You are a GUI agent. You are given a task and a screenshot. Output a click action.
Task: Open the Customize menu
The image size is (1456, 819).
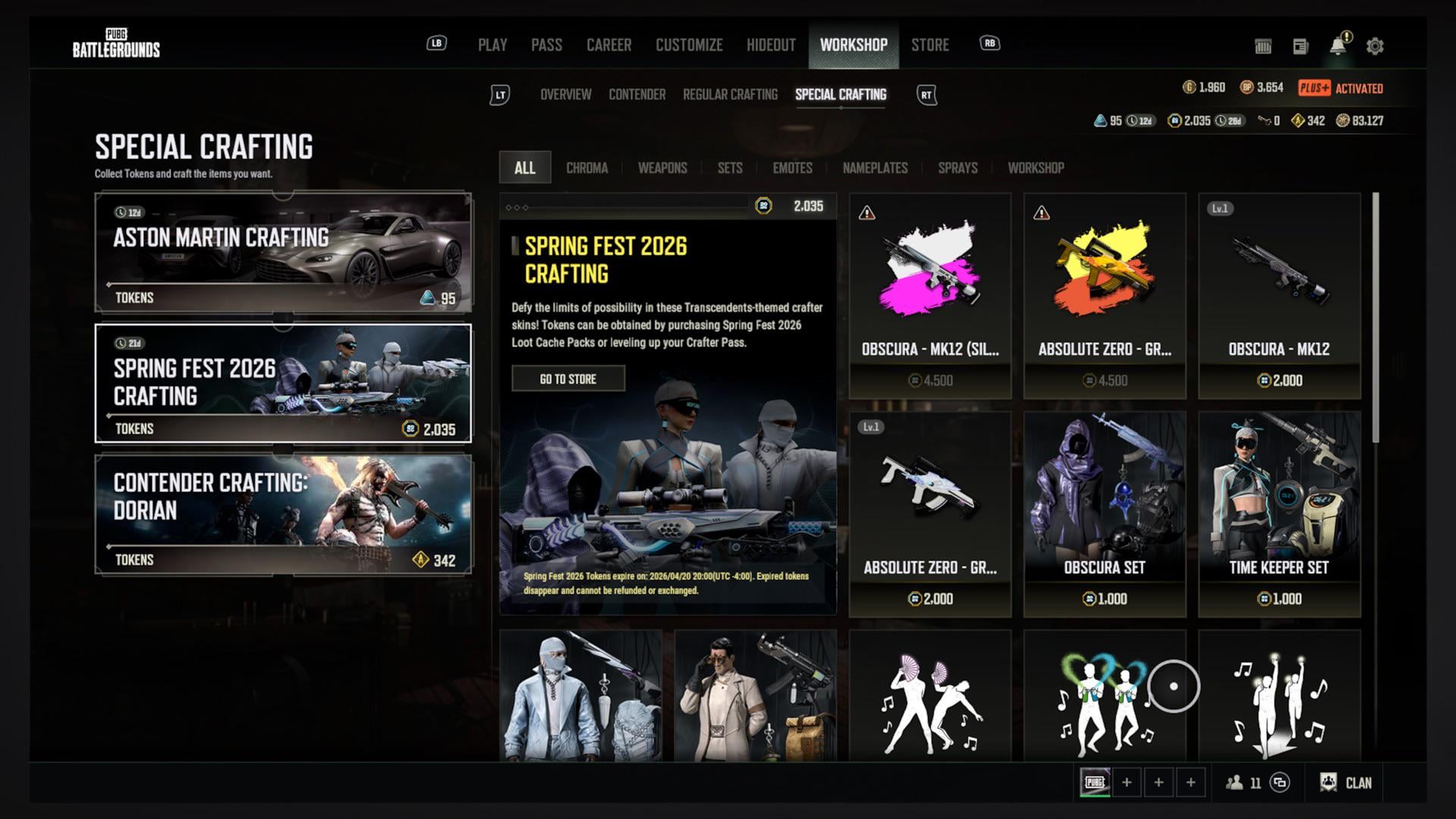click(x=689, y=45)
